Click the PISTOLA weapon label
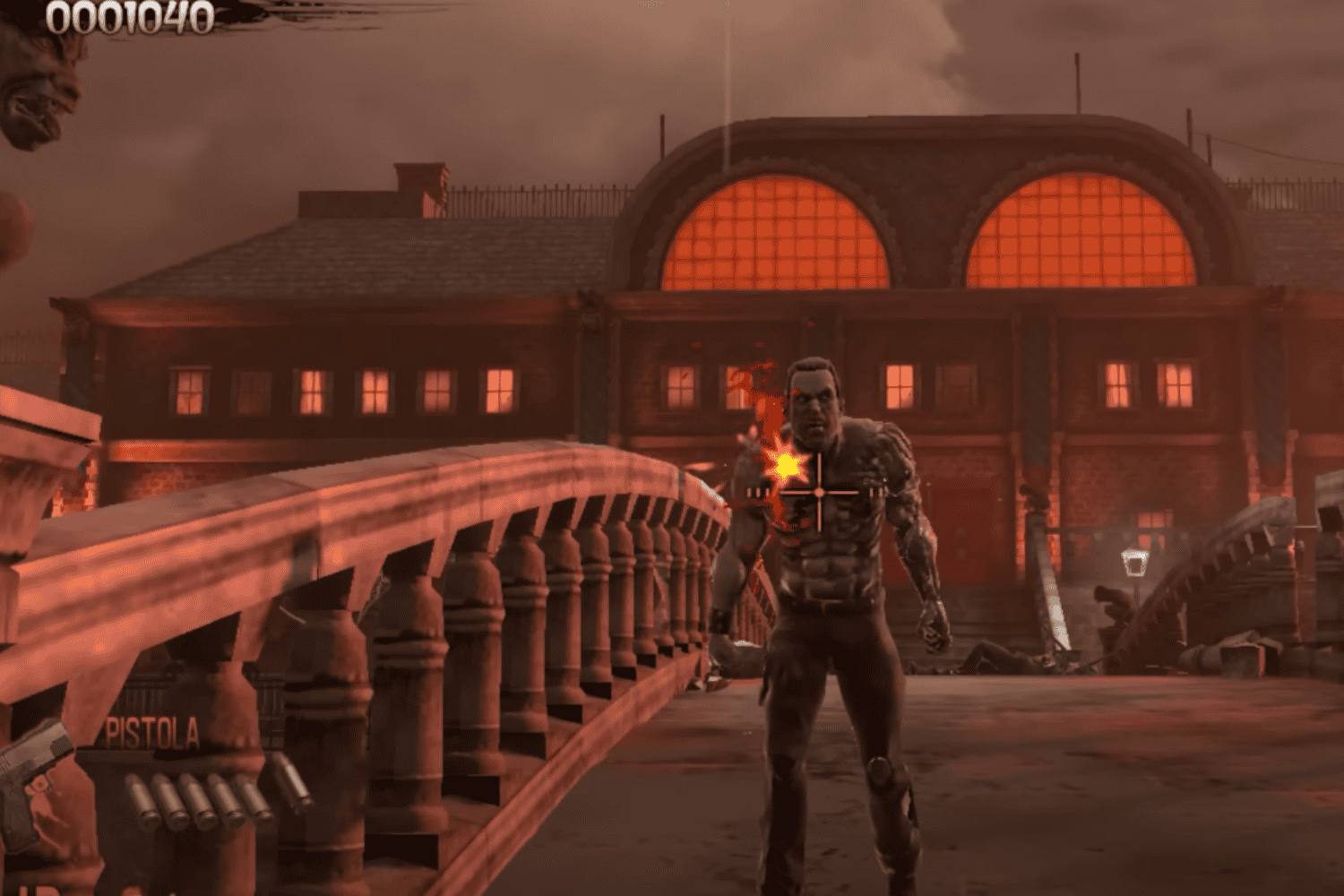Image resolution: width=1344 pixels, height=896 pixels. tap(154, 730)
